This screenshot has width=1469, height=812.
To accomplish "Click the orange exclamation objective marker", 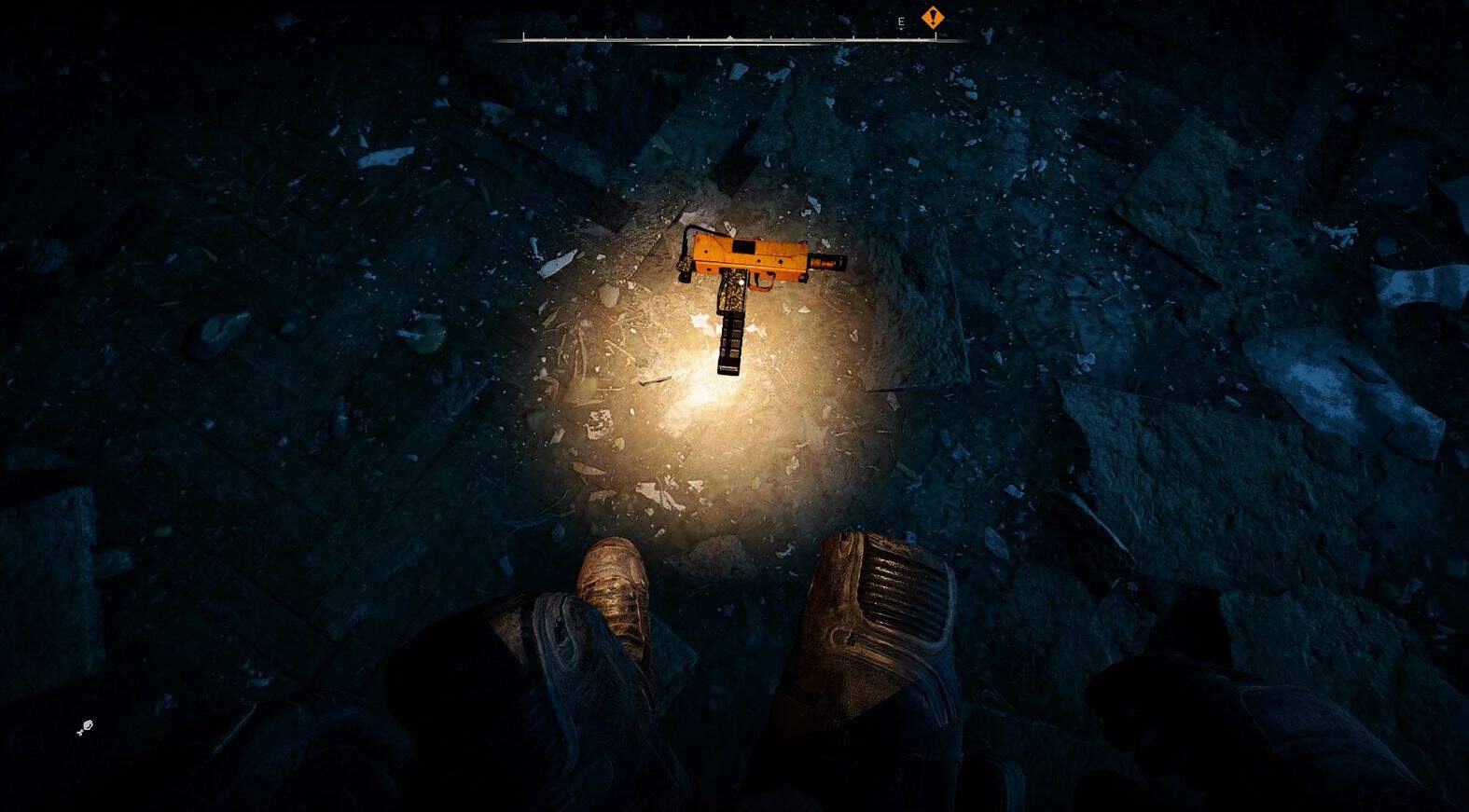I will [932, 18].
